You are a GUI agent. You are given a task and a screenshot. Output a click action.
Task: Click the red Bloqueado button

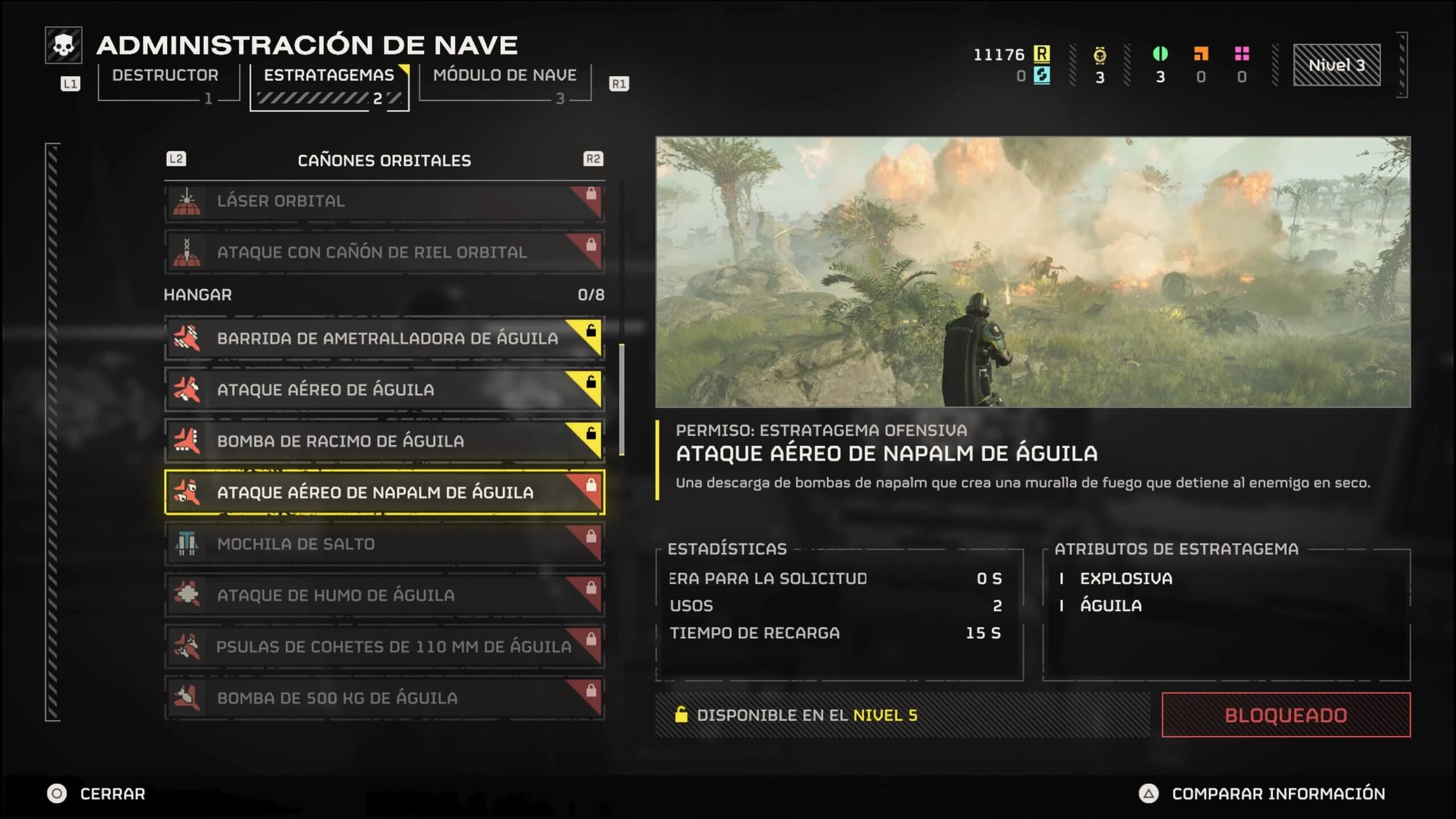(1285, 715)
